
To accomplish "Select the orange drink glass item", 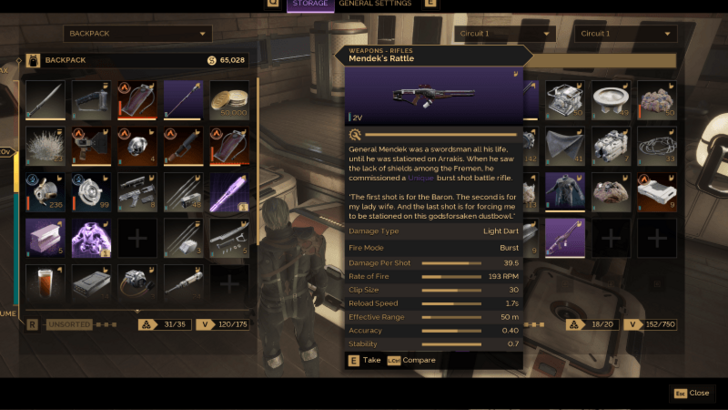I will pos(45,284).
